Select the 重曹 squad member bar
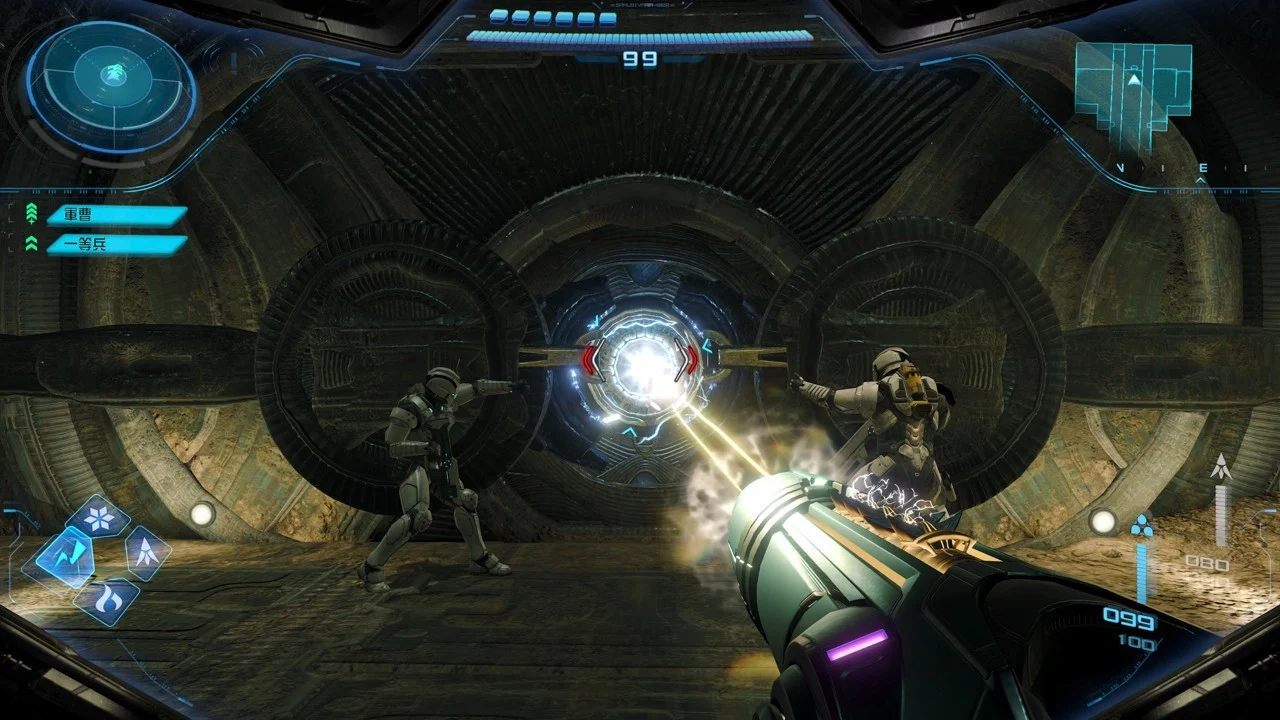This screenshot has height=720, width=1280. [113, 215]
